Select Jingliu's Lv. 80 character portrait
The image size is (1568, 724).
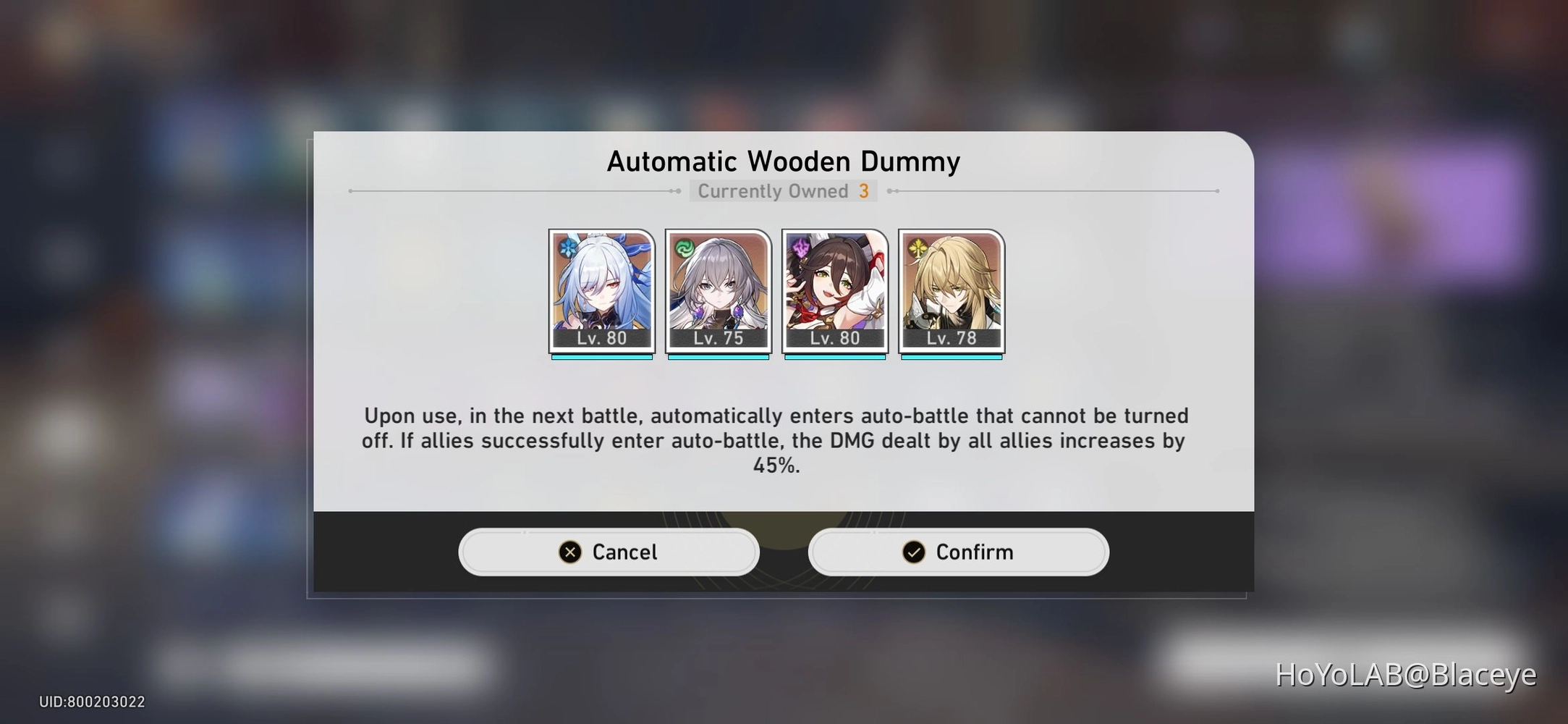pyautogui.click(x=602, y=290)
